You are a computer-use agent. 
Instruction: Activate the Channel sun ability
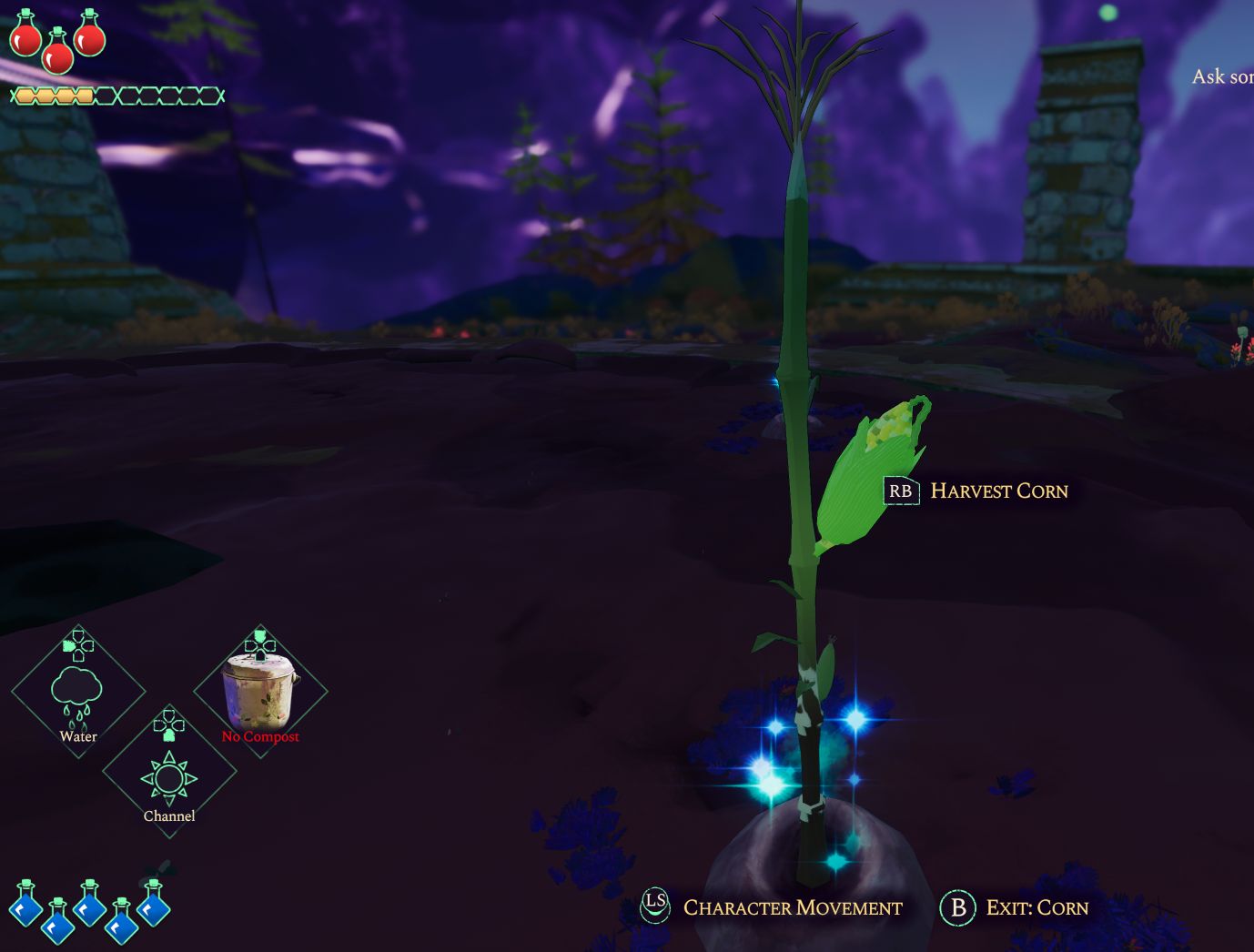[x=169, y=776]
